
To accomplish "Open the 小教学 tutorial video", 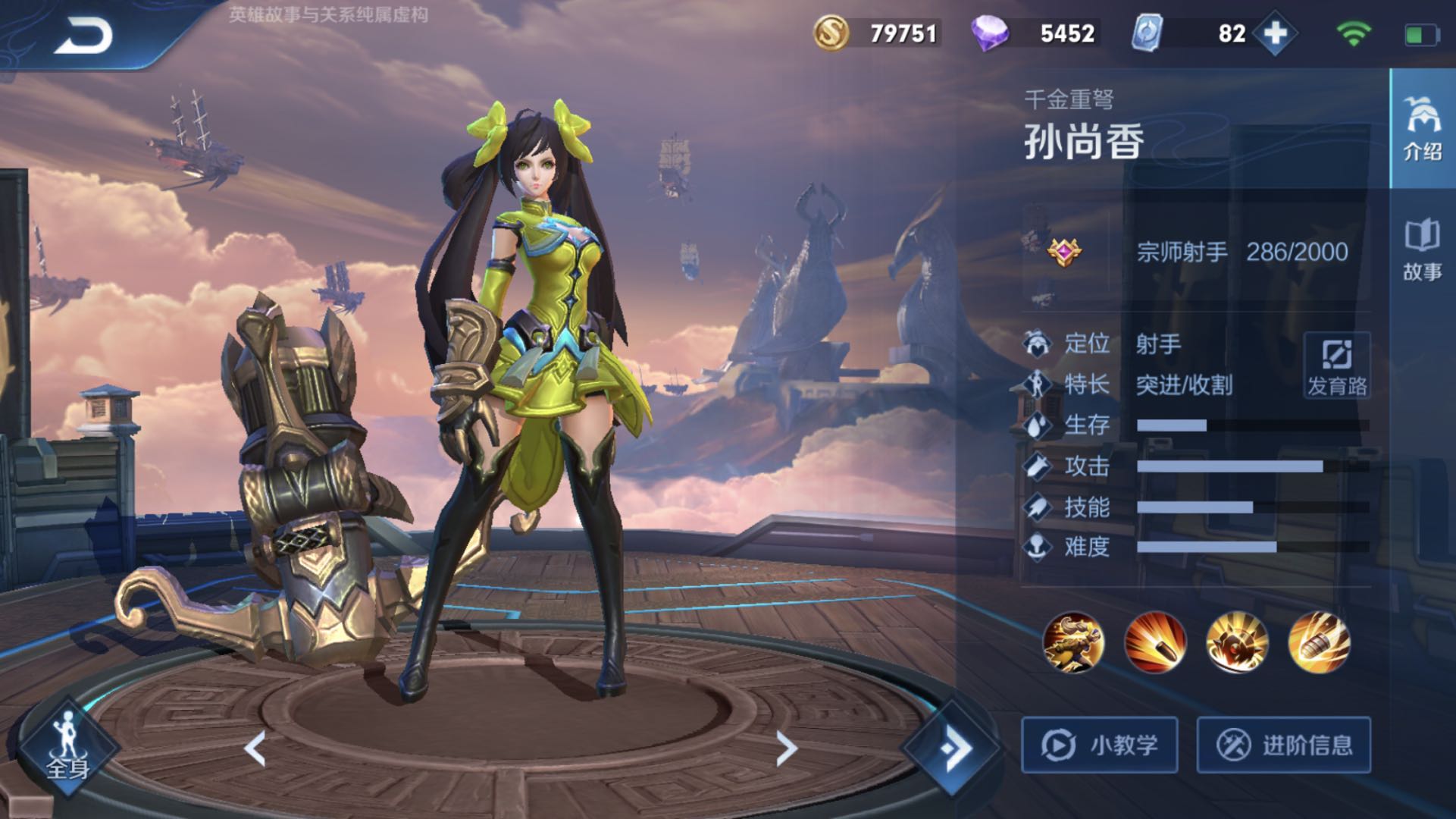I will tap(1100, 745).
